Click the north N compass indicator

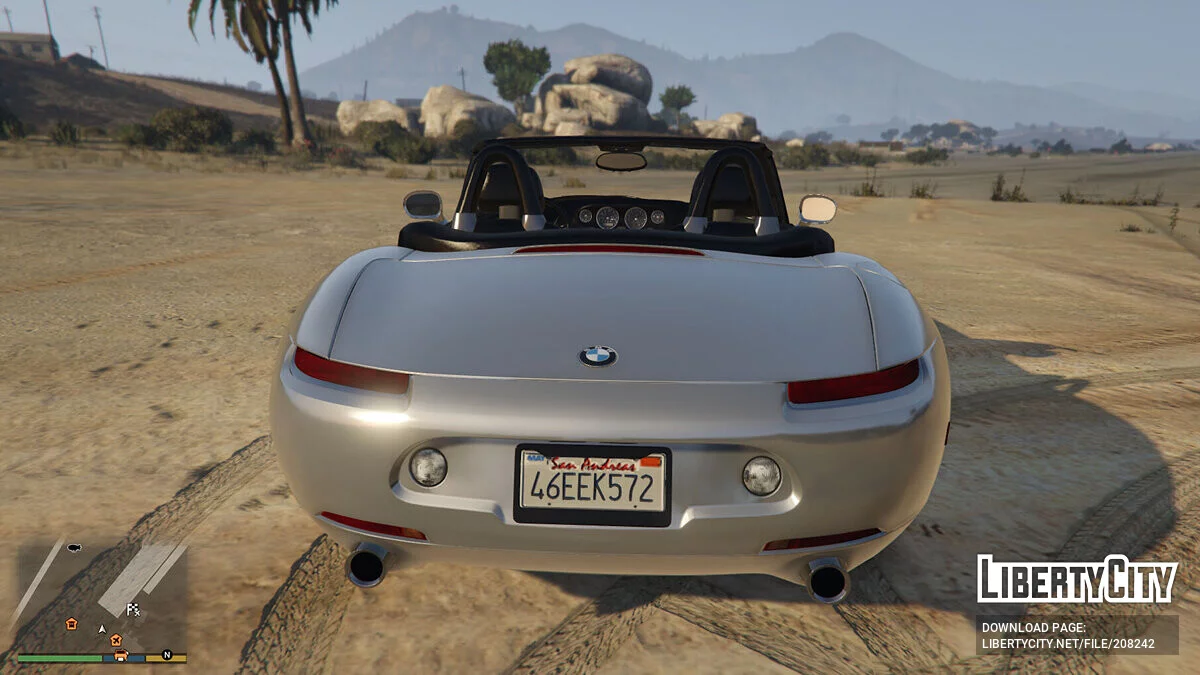point(167,656)
